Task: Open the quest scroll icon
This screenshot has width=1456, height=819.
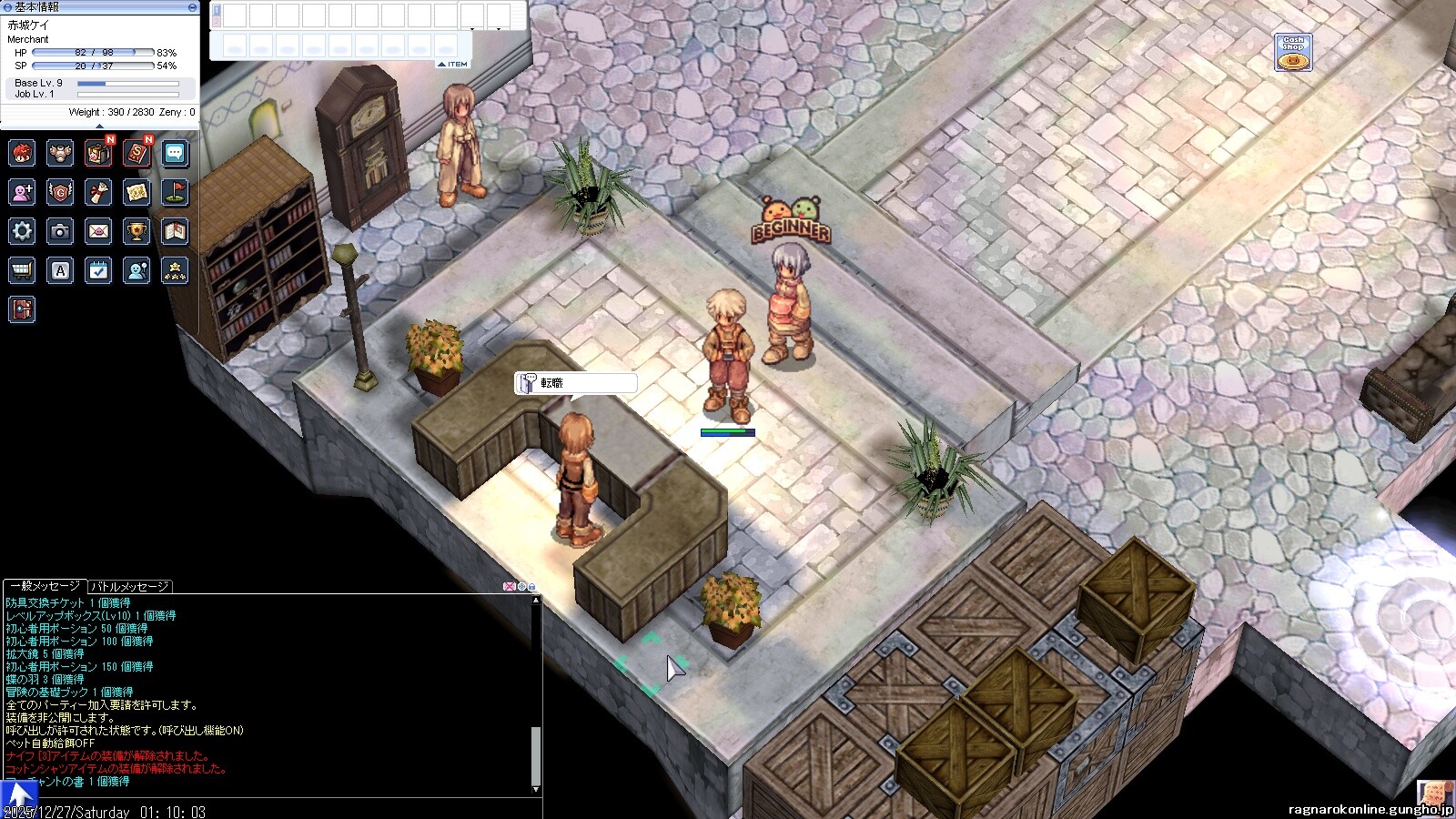Action: 98,192
